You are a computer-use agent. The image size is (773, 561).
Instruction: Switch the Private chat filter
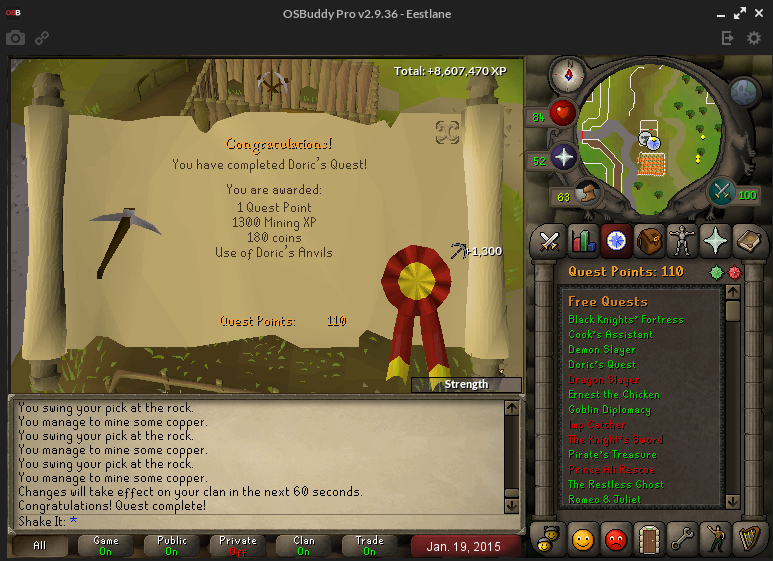tap(238, 546)
